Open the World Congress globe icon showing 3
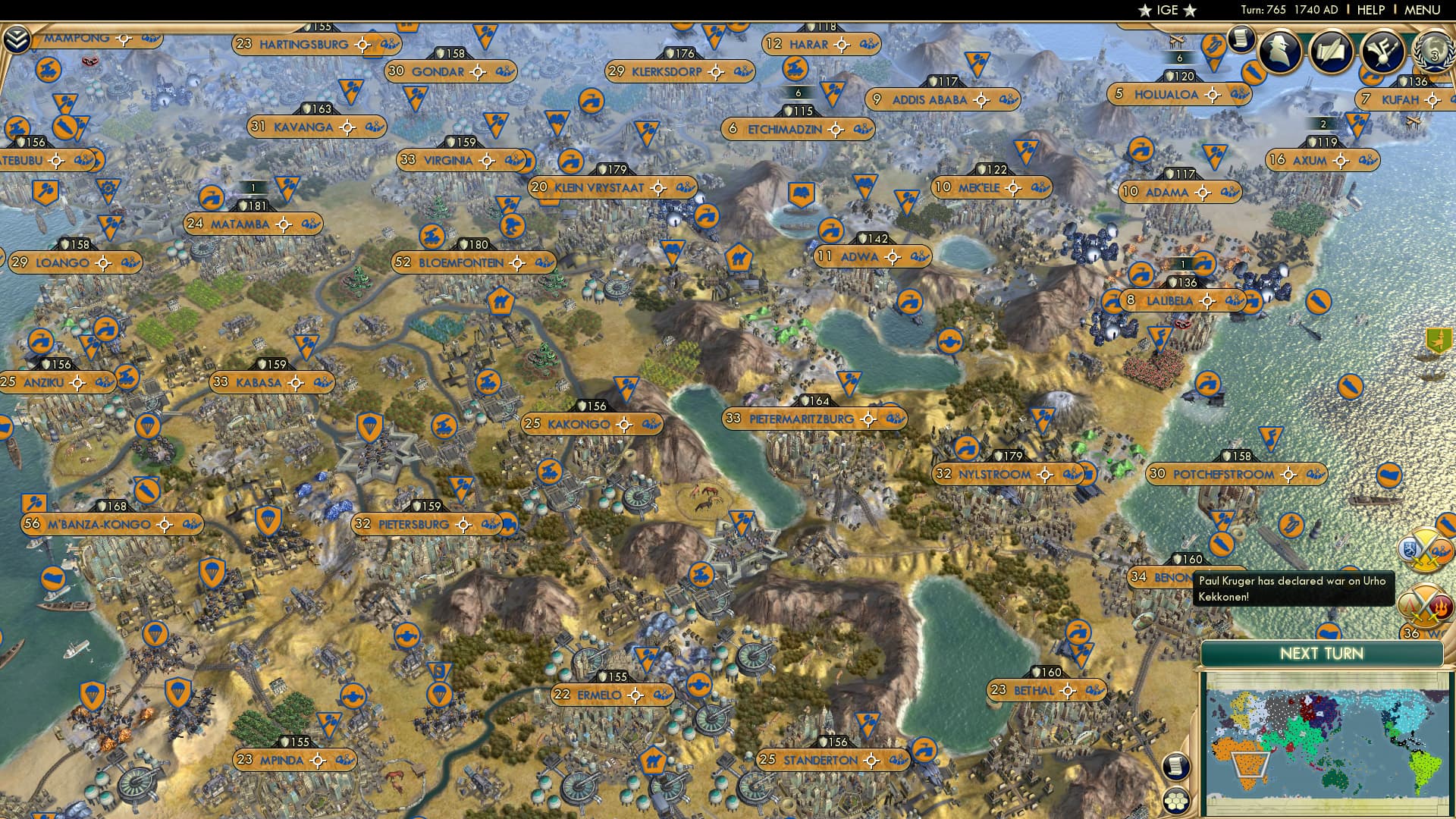1456x819 pixels. (1432, 55)
